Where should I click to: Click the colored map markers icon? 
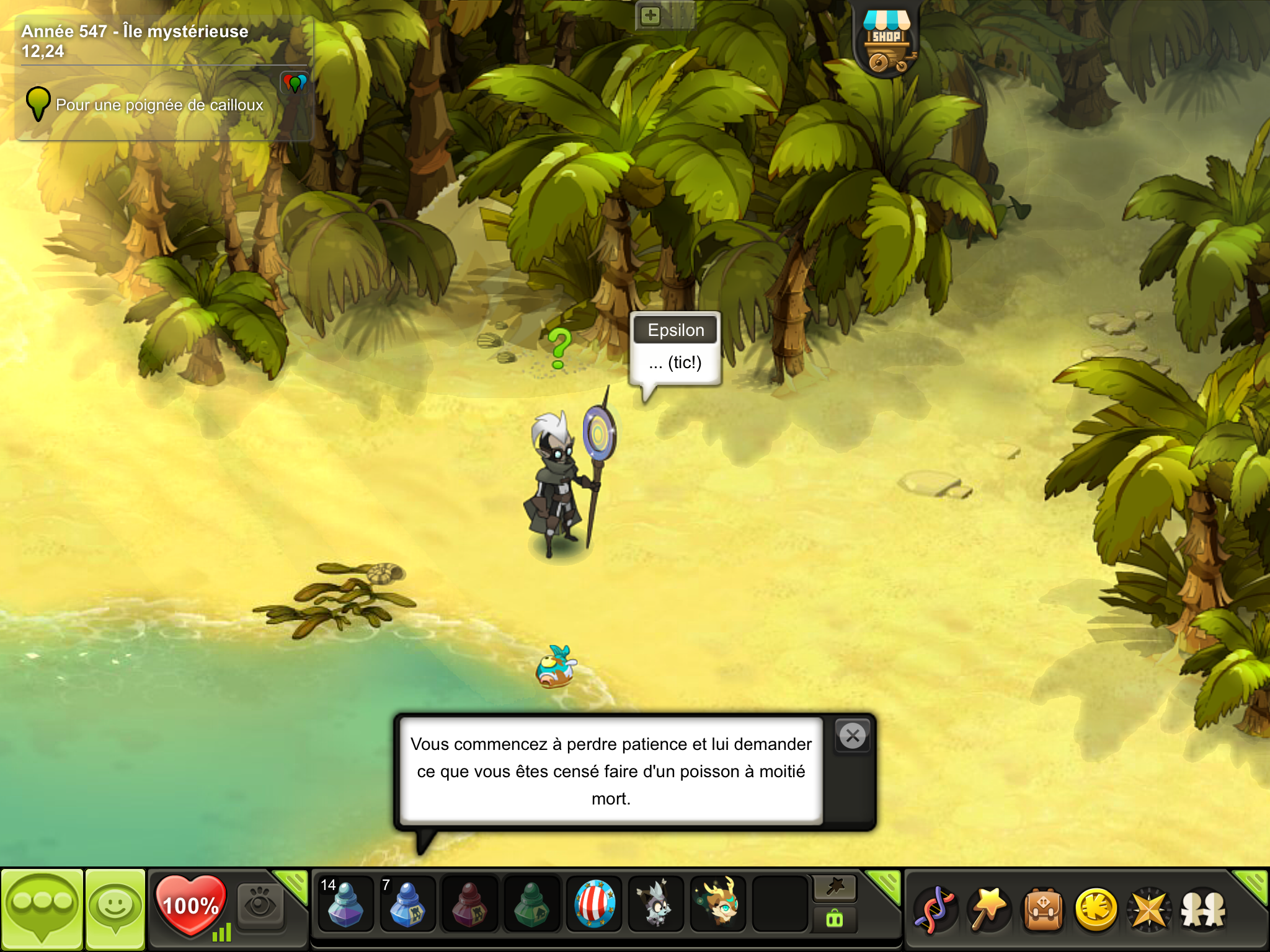coord(295,82)
